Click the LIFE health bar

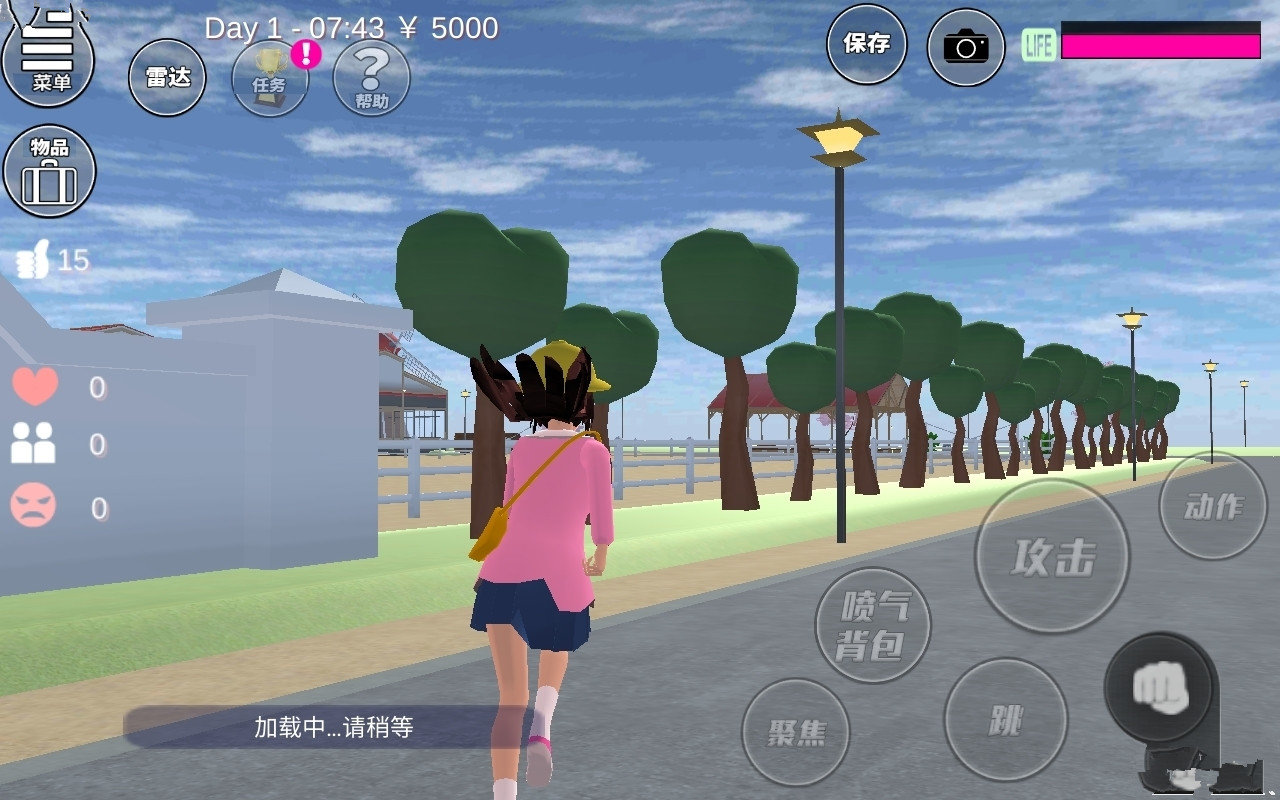pyautogui.click(x=1160, y=39)
